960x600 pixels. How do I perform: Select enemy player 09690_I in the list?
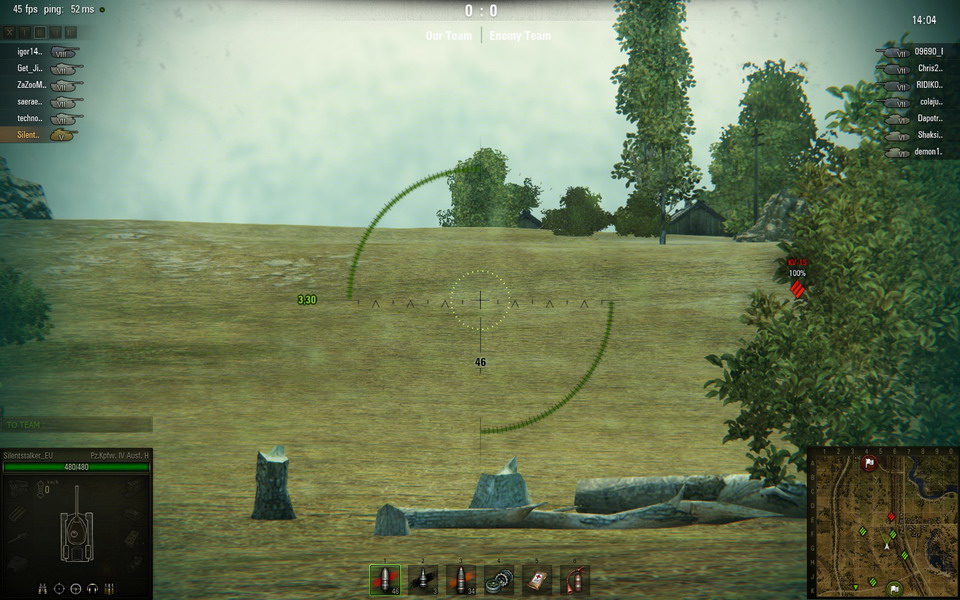click(928, 52)
